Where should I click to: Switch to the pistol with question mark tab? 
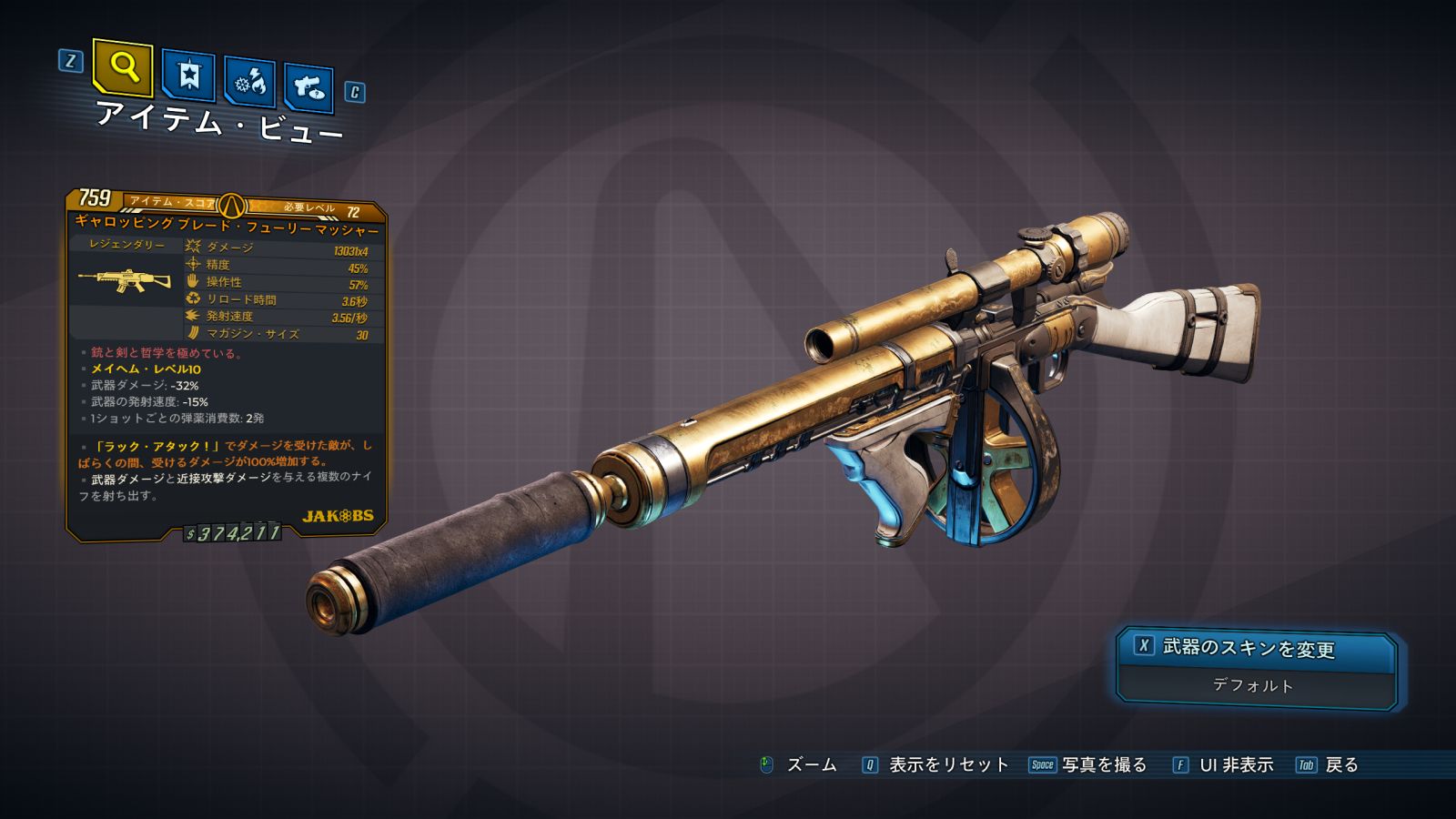[308, 87]
